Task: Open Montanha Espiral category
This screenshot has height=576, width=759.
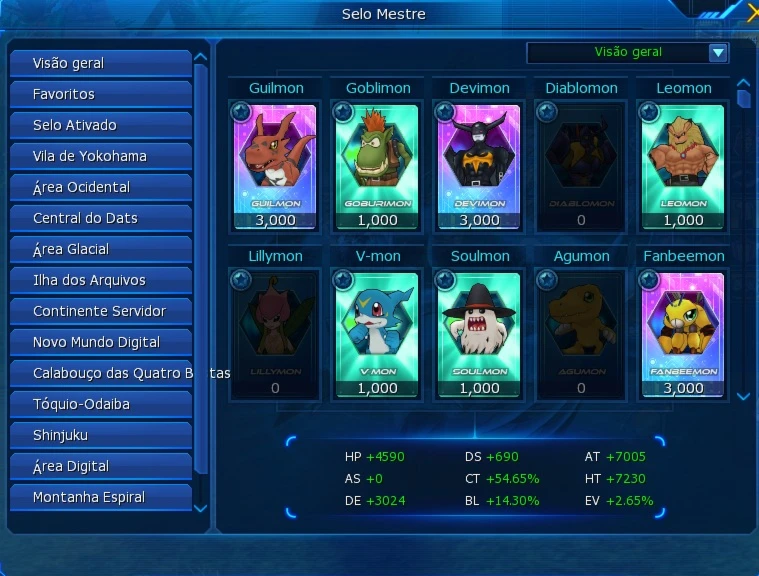Action: pos(100,497)
